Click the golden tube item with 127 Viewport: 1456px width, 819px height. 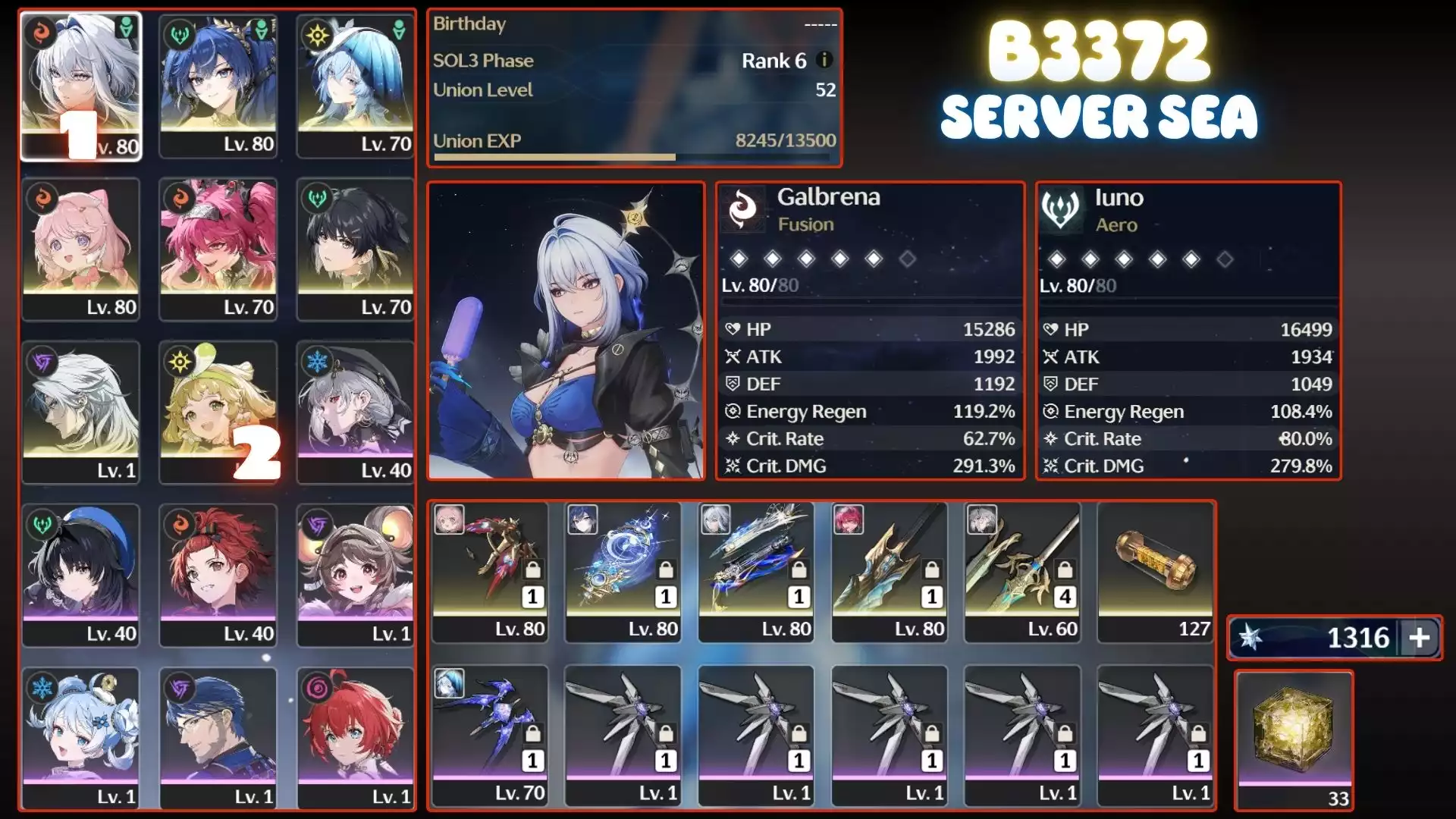coord(1155,571)
